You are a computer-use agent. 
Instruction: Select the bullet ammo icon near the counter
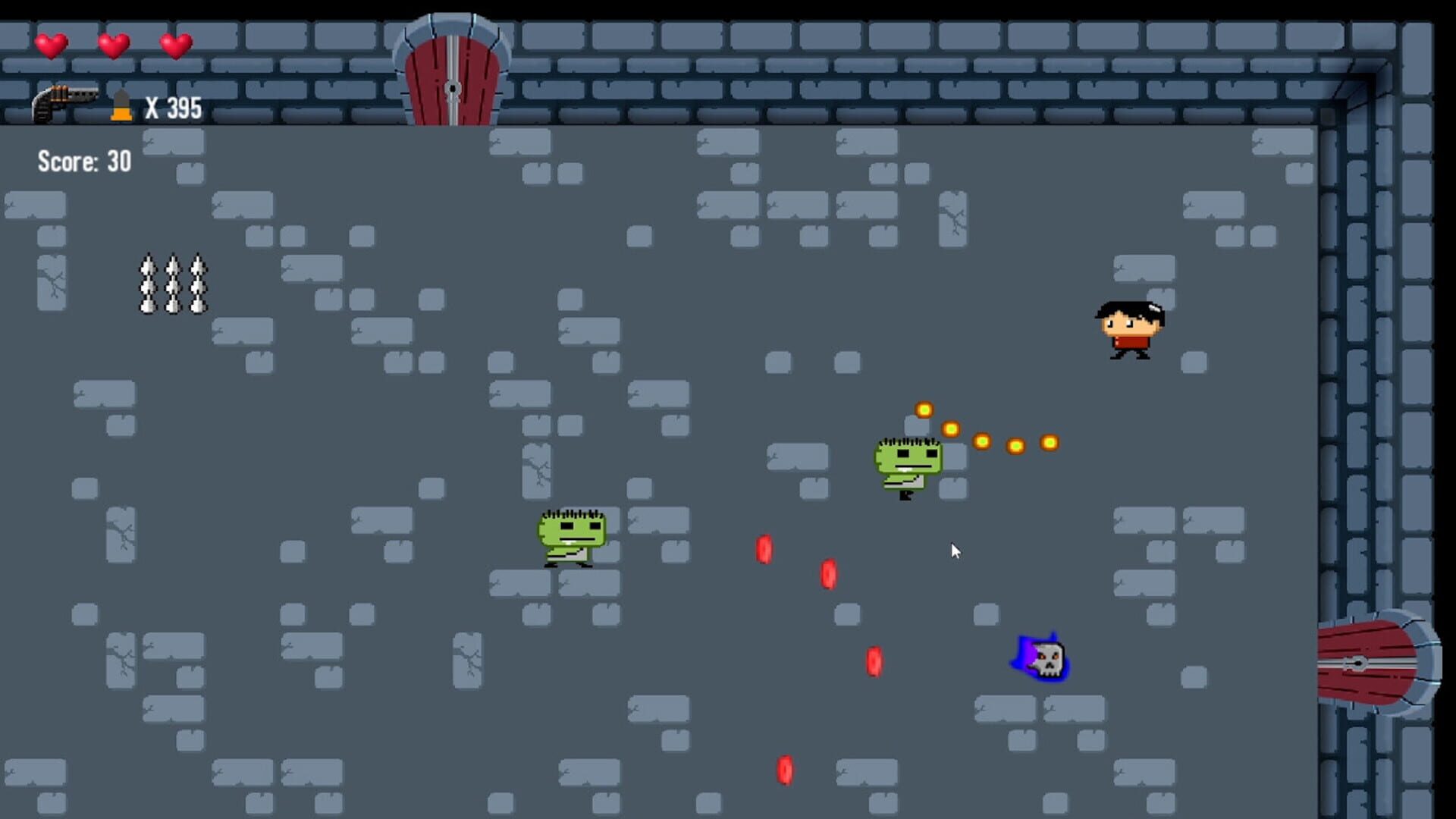121,105
